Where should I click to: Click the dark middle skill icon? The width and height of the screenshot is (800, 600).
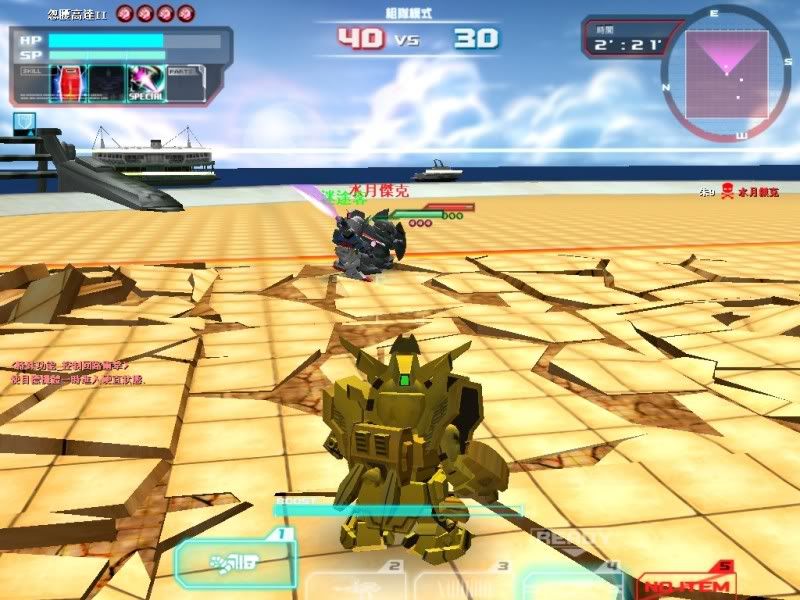107,83
